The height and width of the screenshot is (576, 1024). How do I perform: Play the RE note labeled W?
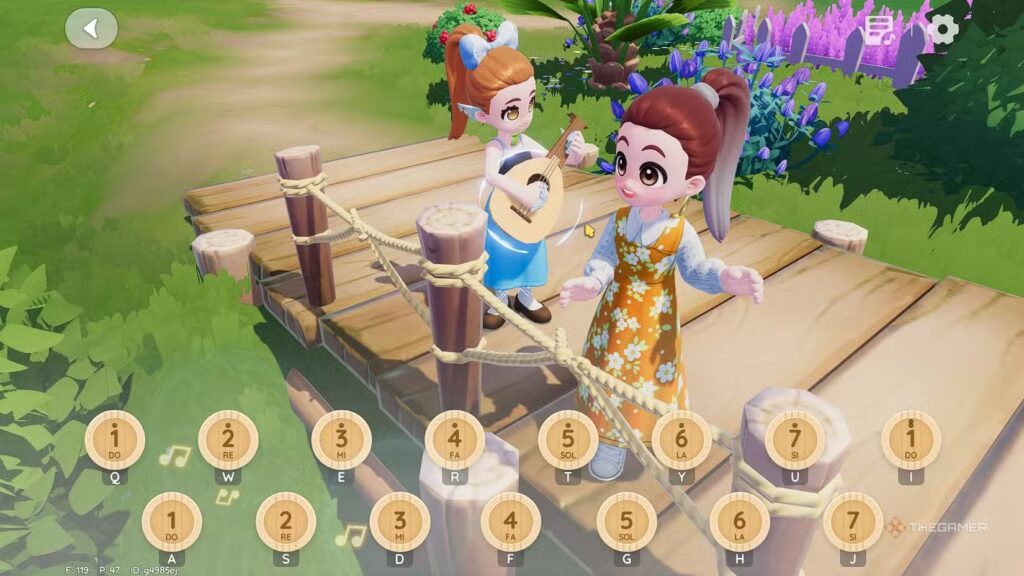point(228,440)
